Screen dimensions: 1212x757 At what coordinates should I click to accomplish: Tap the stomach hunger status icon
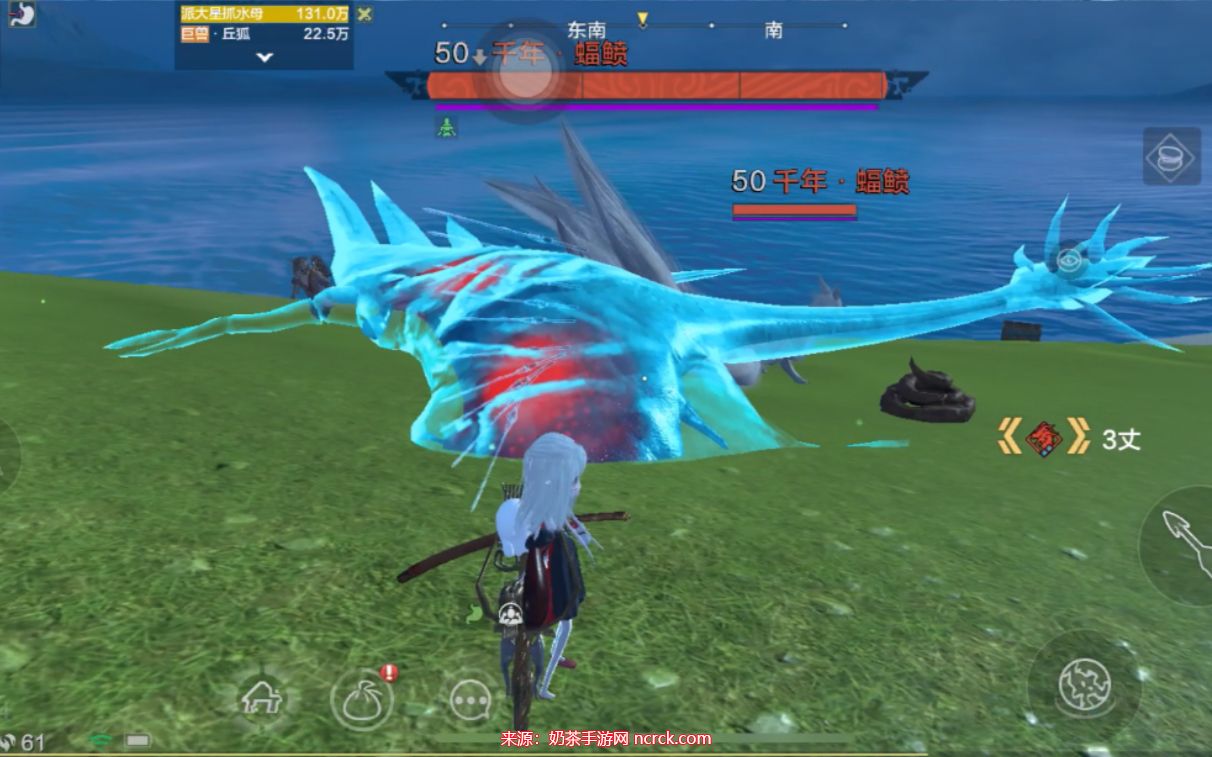point(22,13)
